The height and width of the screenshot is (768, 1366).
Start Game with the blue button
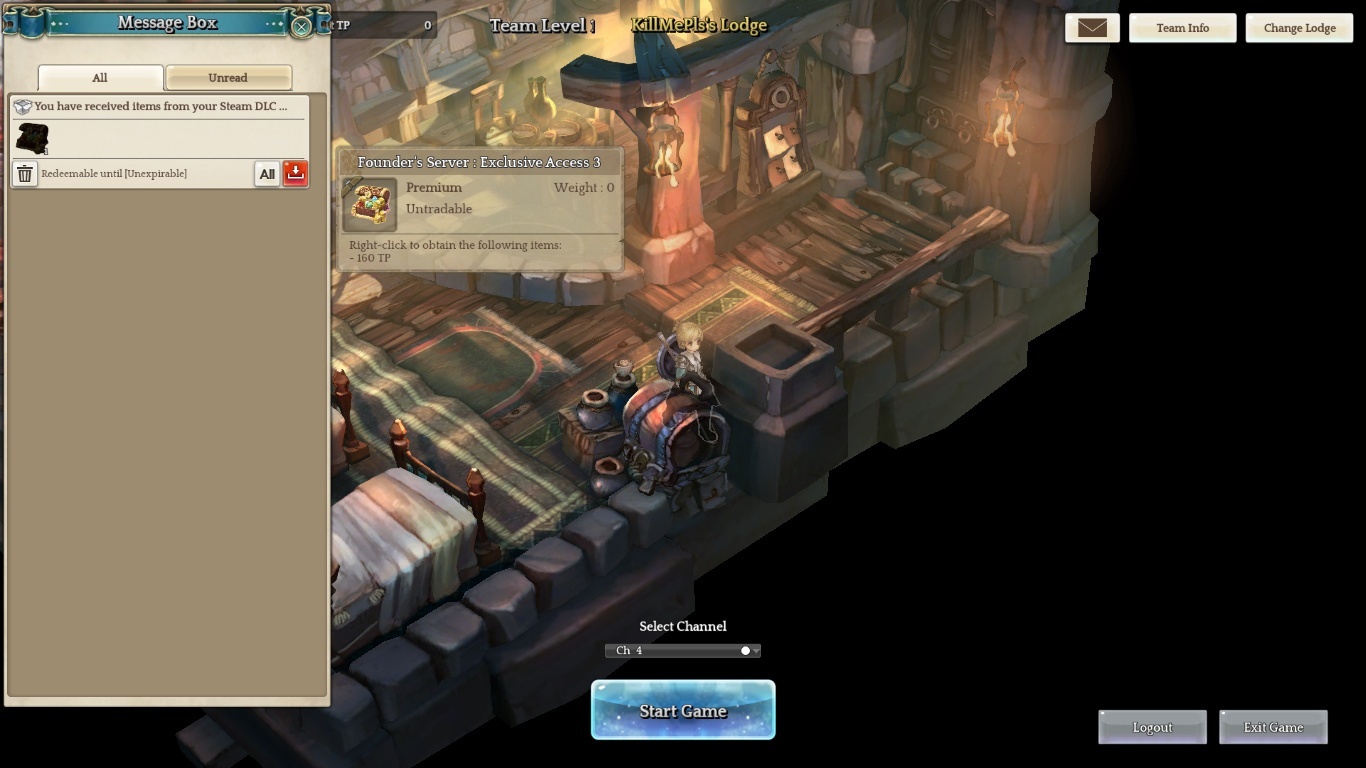click(x=683, y=711)
